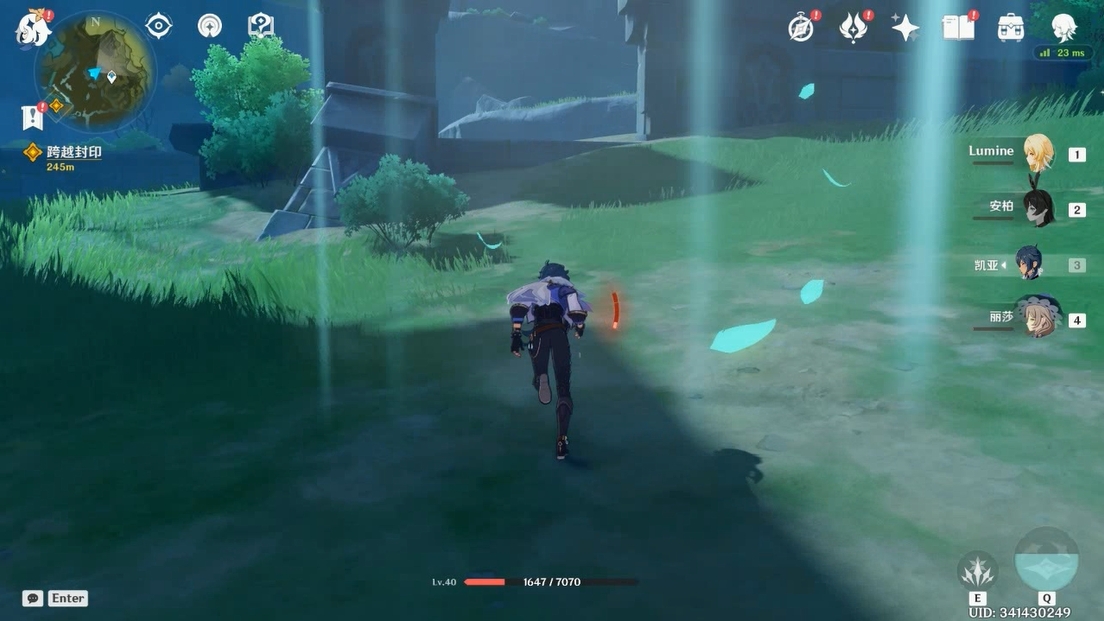The width and height of the screenshot is (1104, 621).
Task: Open the battle pass icon
Action: click(852, 28)
